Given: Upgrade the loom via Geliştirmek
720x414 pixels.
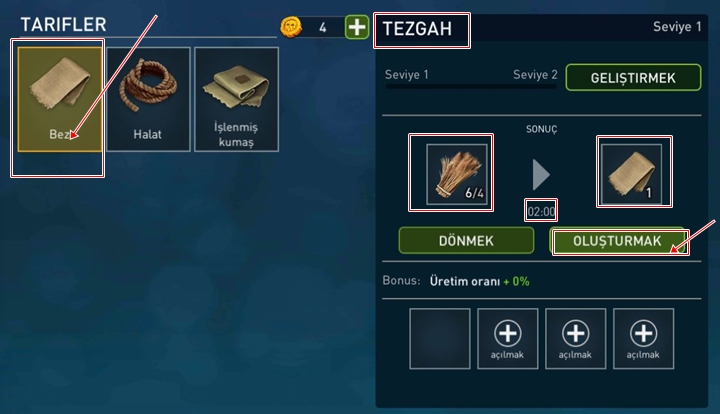Looking at the screenshot, I should pos(619,78).
